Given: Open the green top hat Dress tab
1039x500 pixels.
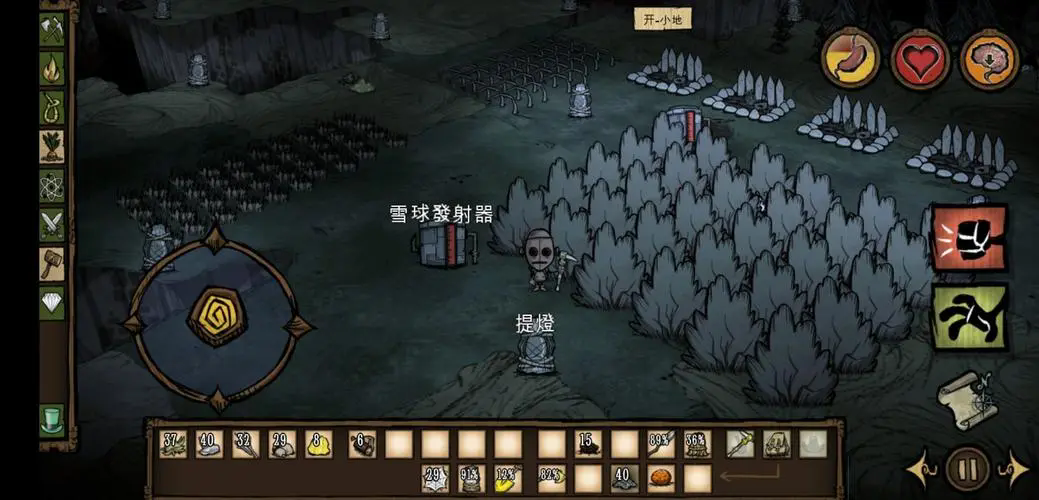Looking at the screenshot, I should click(x=52, y=419).
